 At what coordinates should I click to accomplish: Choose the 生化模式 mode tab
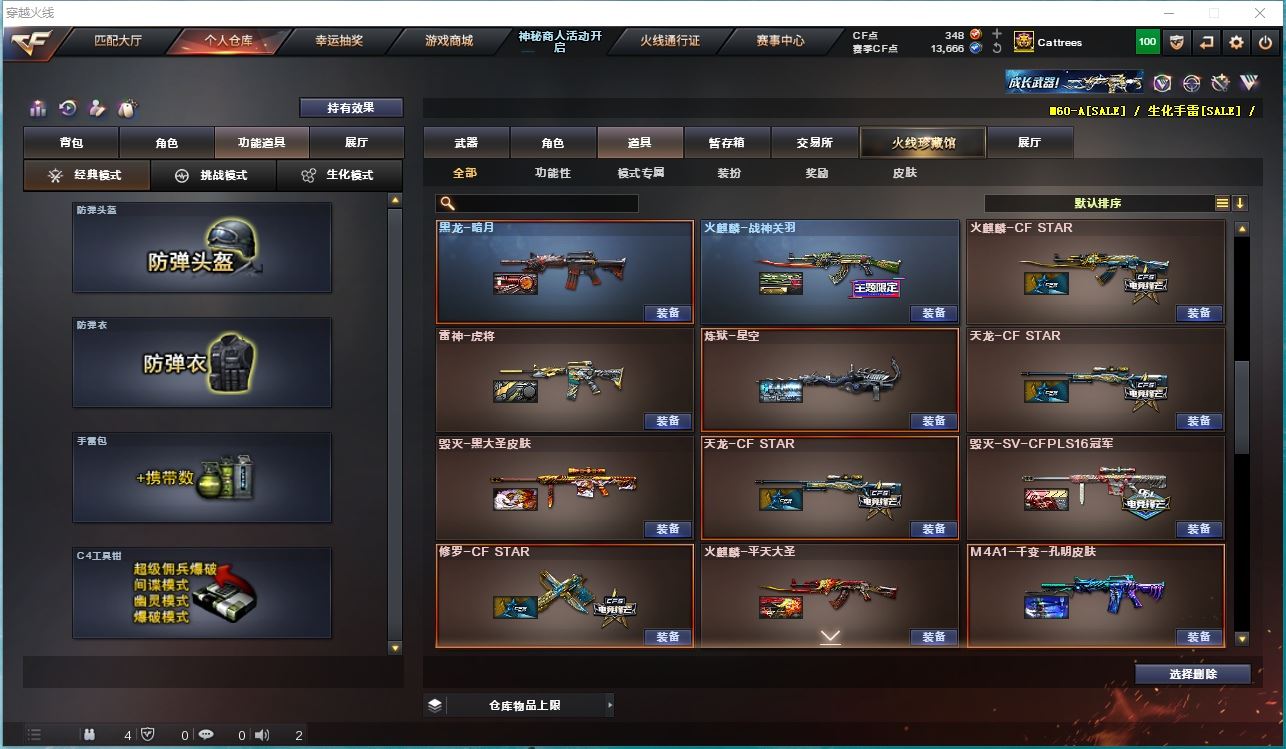[339, 175]
